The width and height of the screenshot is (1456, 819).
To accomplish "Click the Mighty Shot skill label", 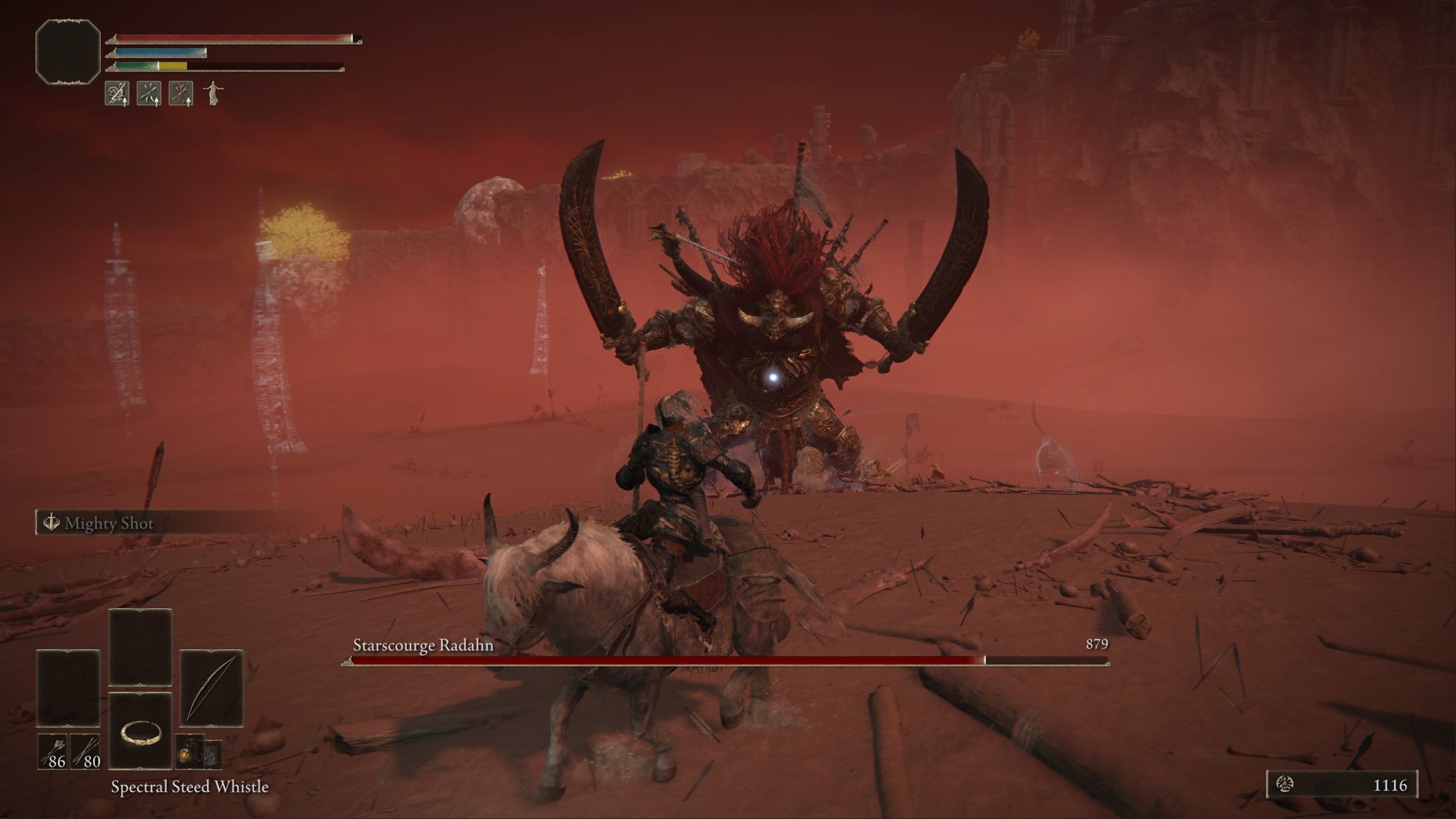I will 109,523.
